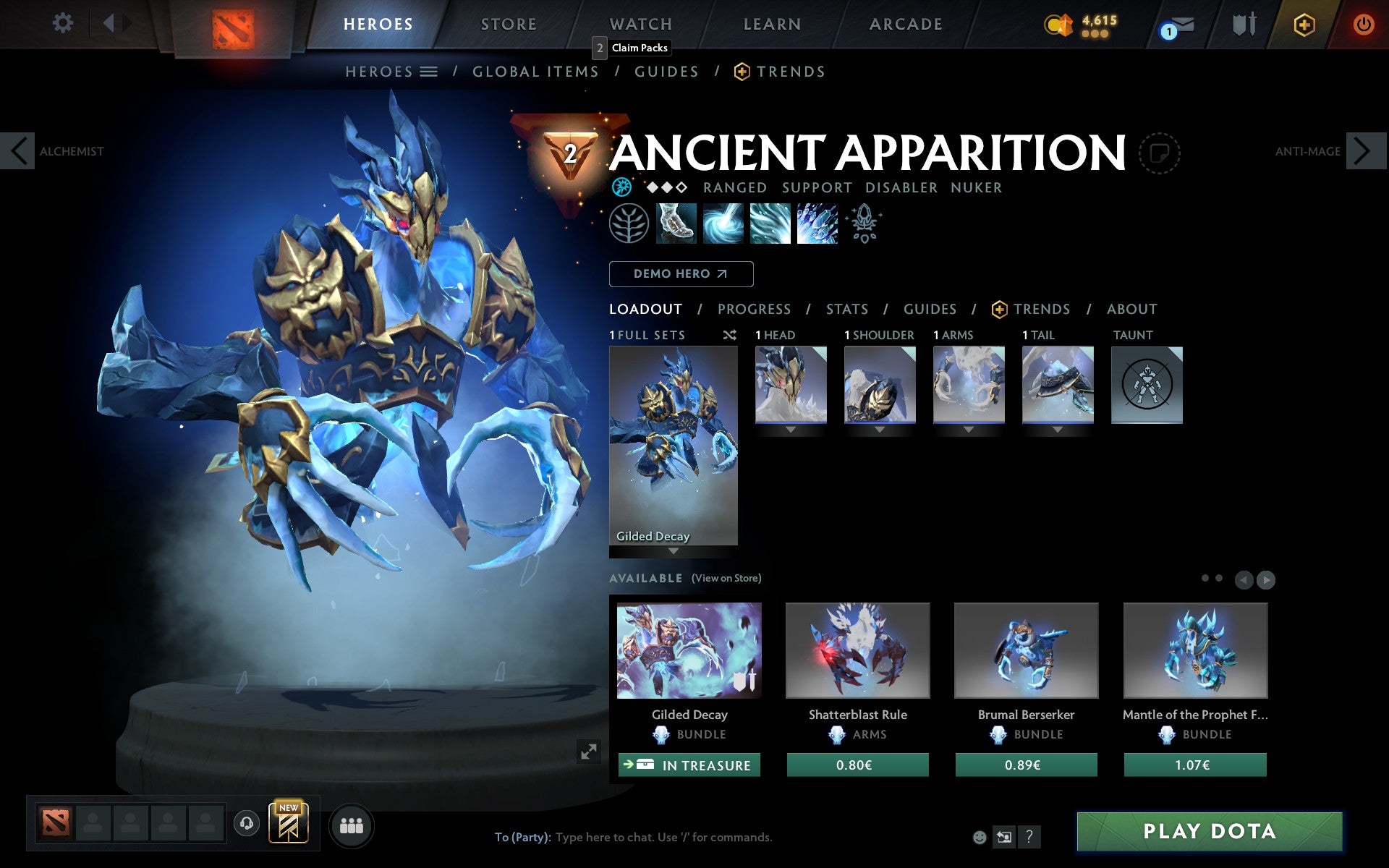The height and width of the screenshot is (868, 1389).
Task: Click the View on Store link
Action: point(726,578)
